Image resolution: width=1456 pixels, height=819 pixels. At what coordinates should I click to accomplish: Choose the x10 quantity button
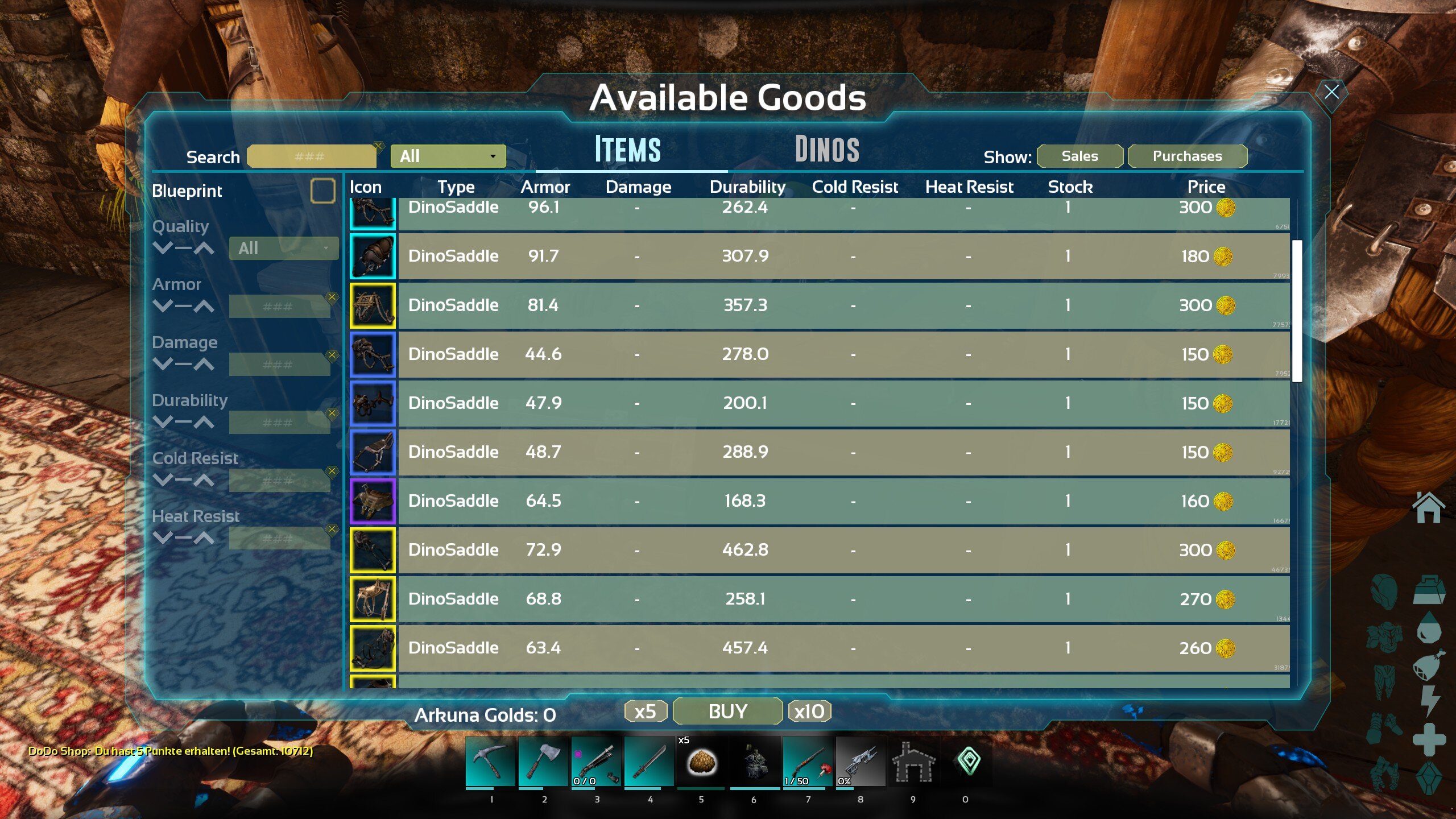[x=809, y=712]
